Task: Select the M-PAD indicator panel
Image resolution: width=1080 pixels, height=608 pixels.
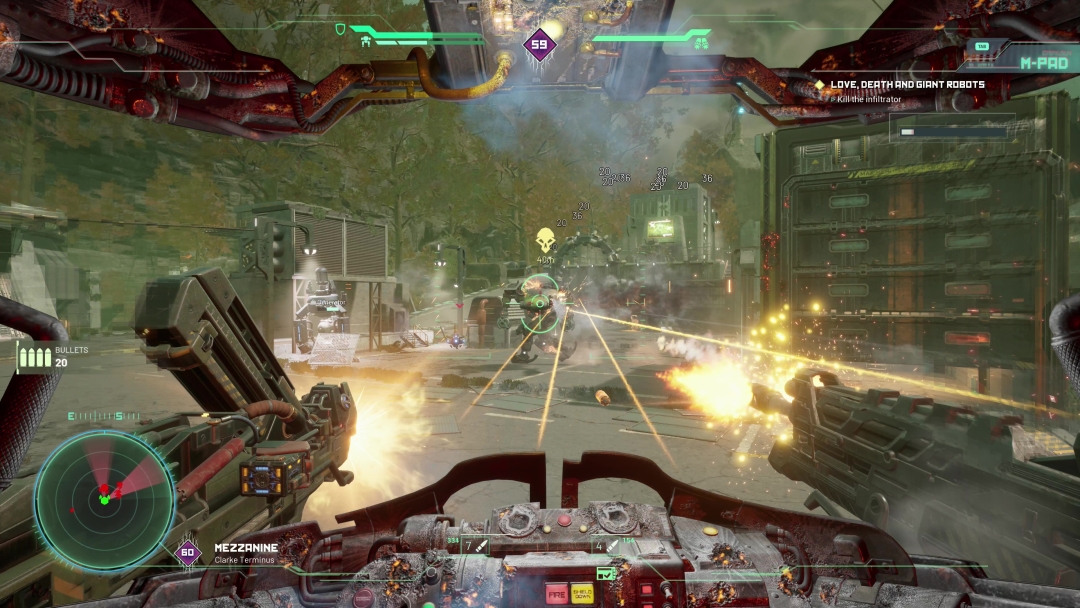Action: 1043,61
